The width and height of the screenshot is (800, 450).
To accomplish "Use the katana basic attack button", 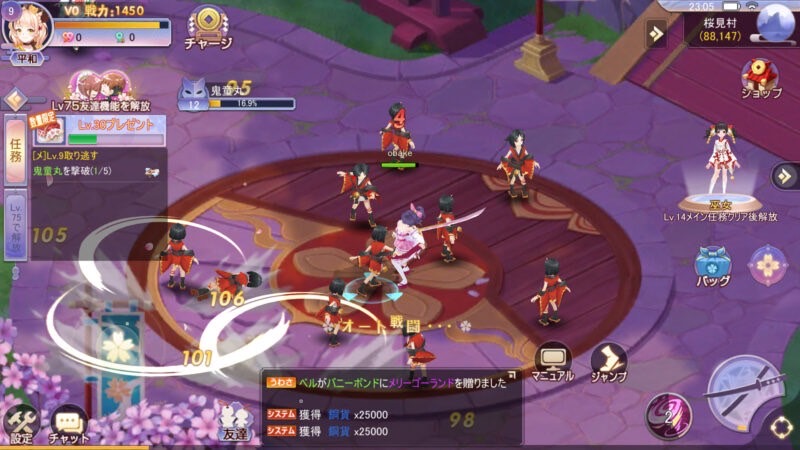I will (744, 394).
